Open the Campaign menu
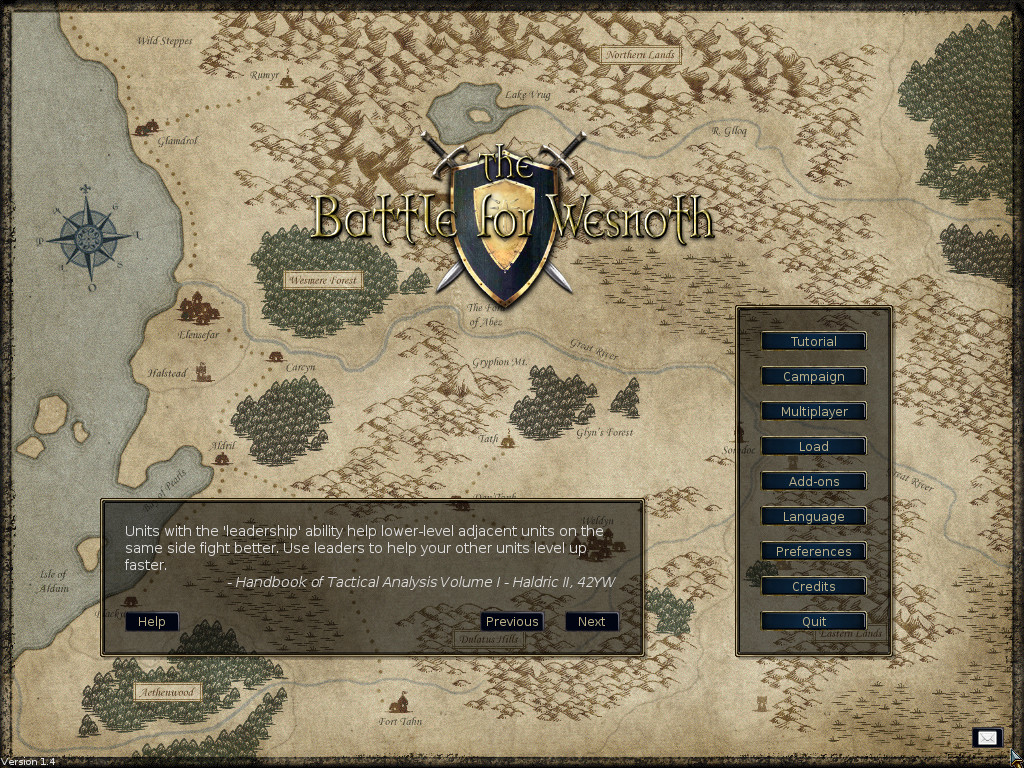The height and width of the screenshot is (768, 1024). point(813,377)
